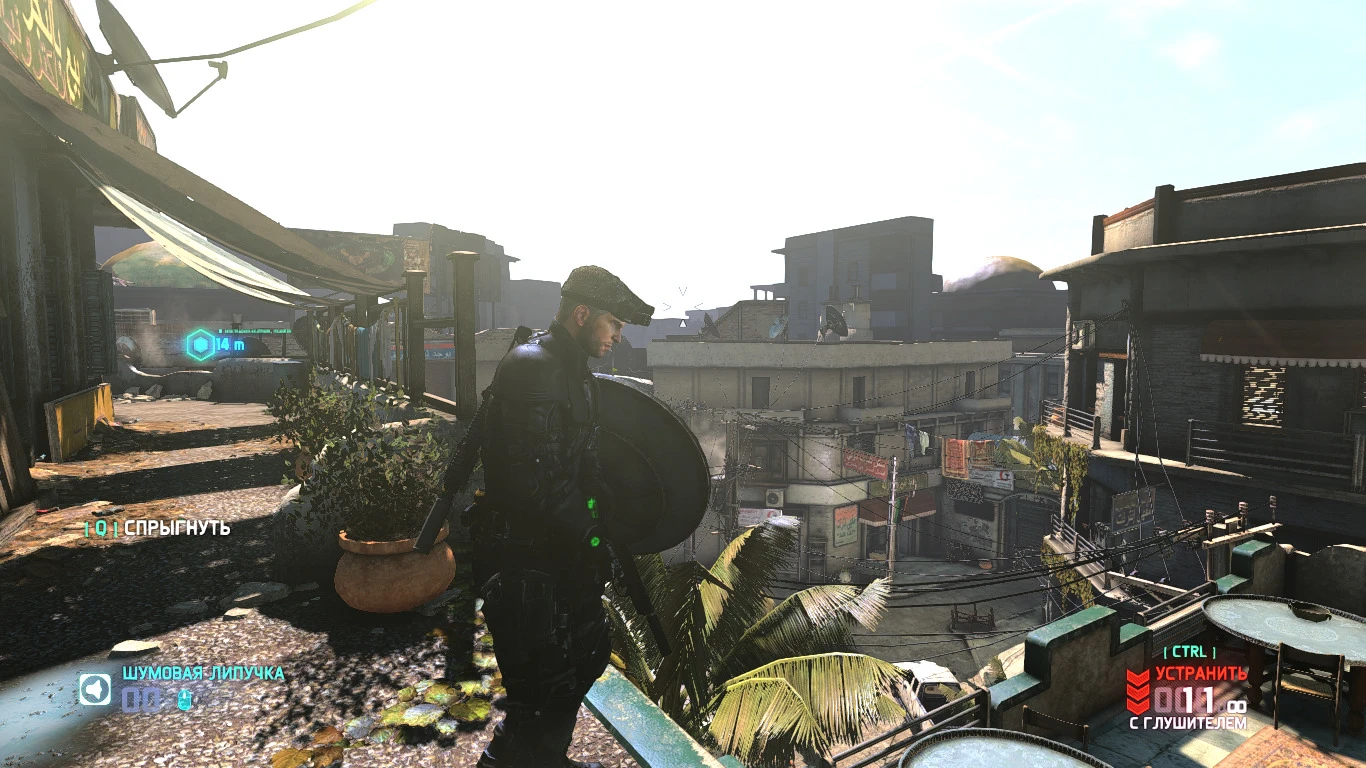Image resolution: width=1366 pixels, height=768 pixels.
Task: Expand the objective waypoint info text
Action: (257, 331)
